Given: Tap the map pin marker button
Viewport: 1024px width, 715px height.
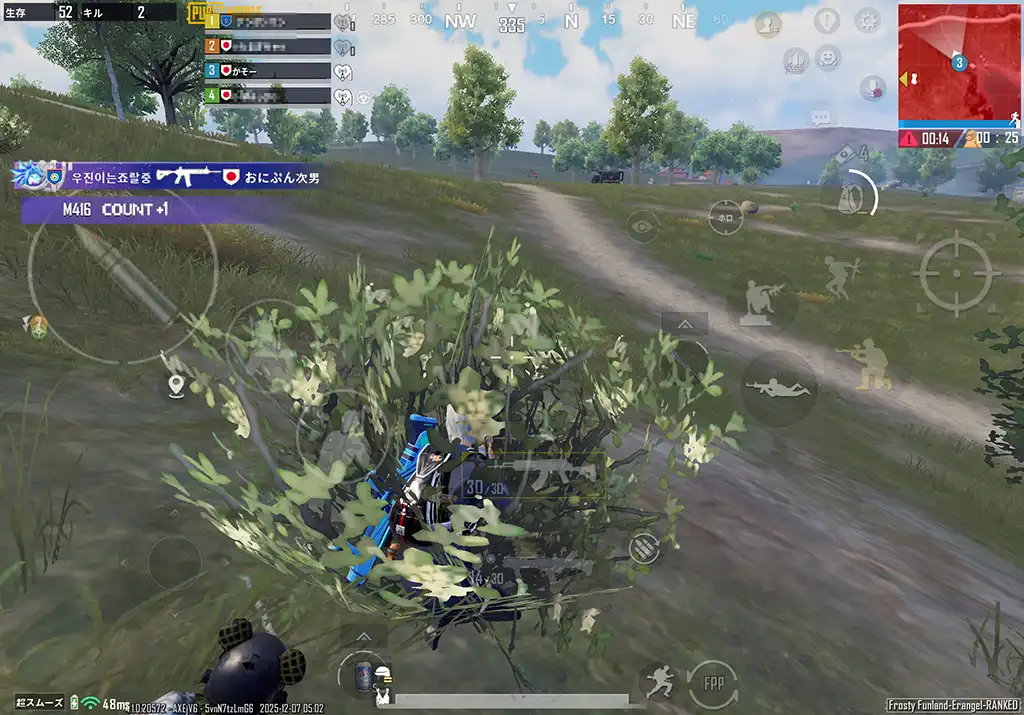Looking at the screenshot, I should pos(177,385).
